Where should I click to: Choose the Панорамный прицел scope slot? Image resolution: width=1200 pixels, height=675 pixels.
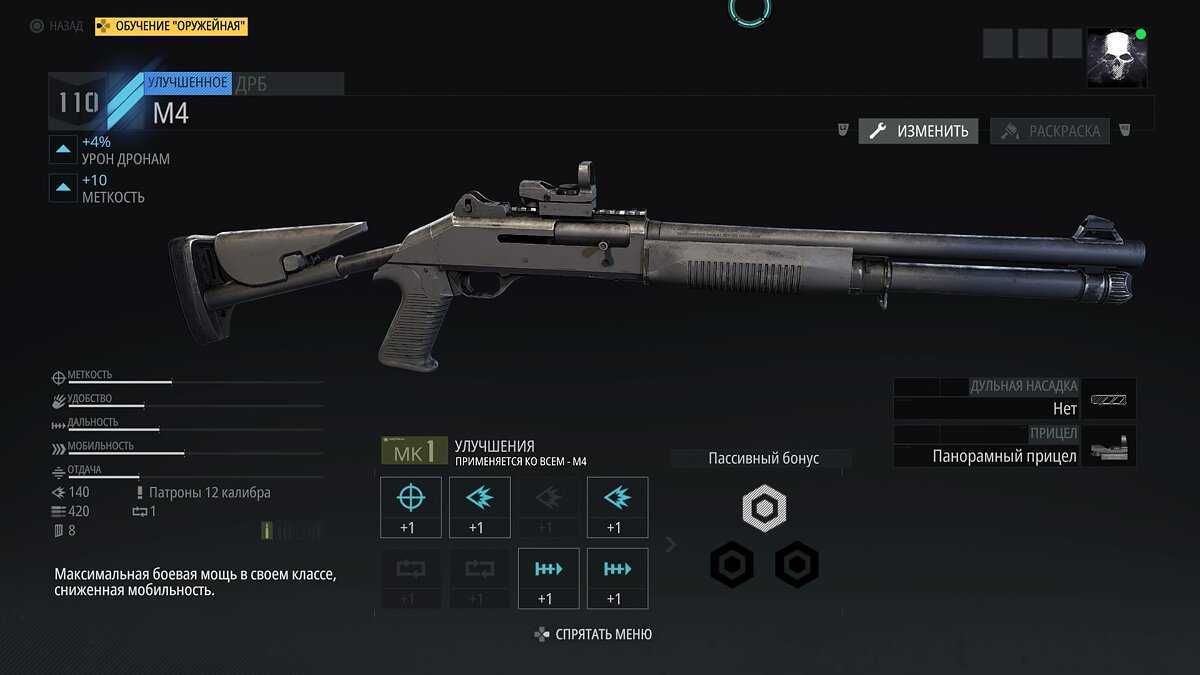point(1014,446)
